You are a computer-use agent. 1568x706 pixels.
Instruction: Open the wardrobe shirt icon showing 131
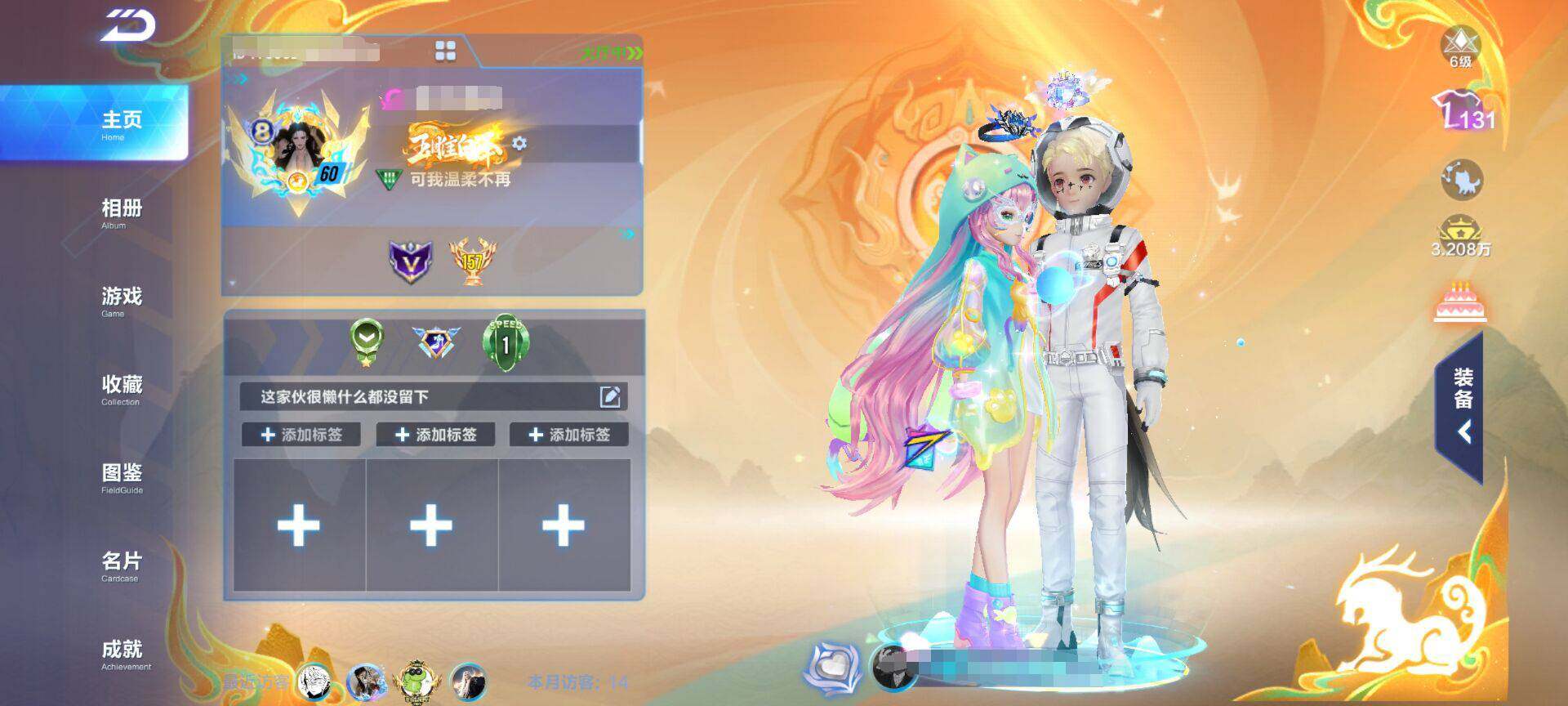click(1462, 113)
